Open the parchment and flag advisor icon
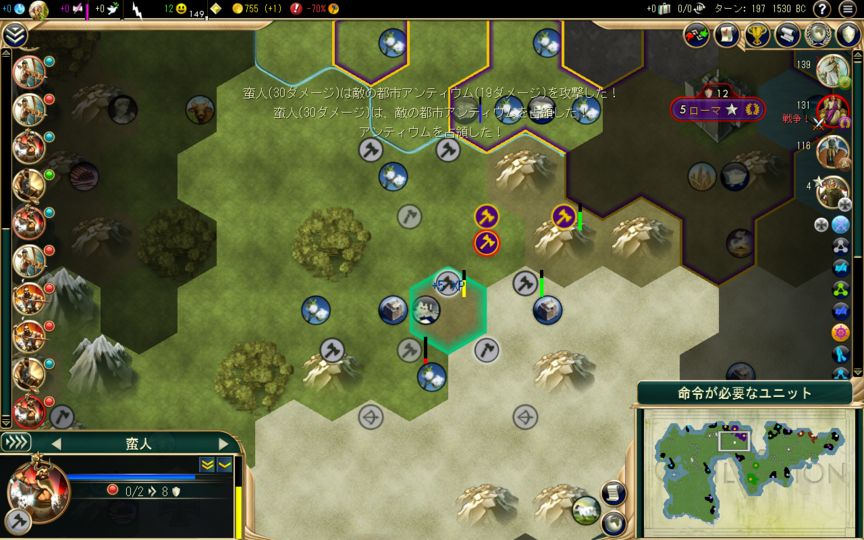The image size is (864, 540). pyautogui.click(x=727, y=35)
